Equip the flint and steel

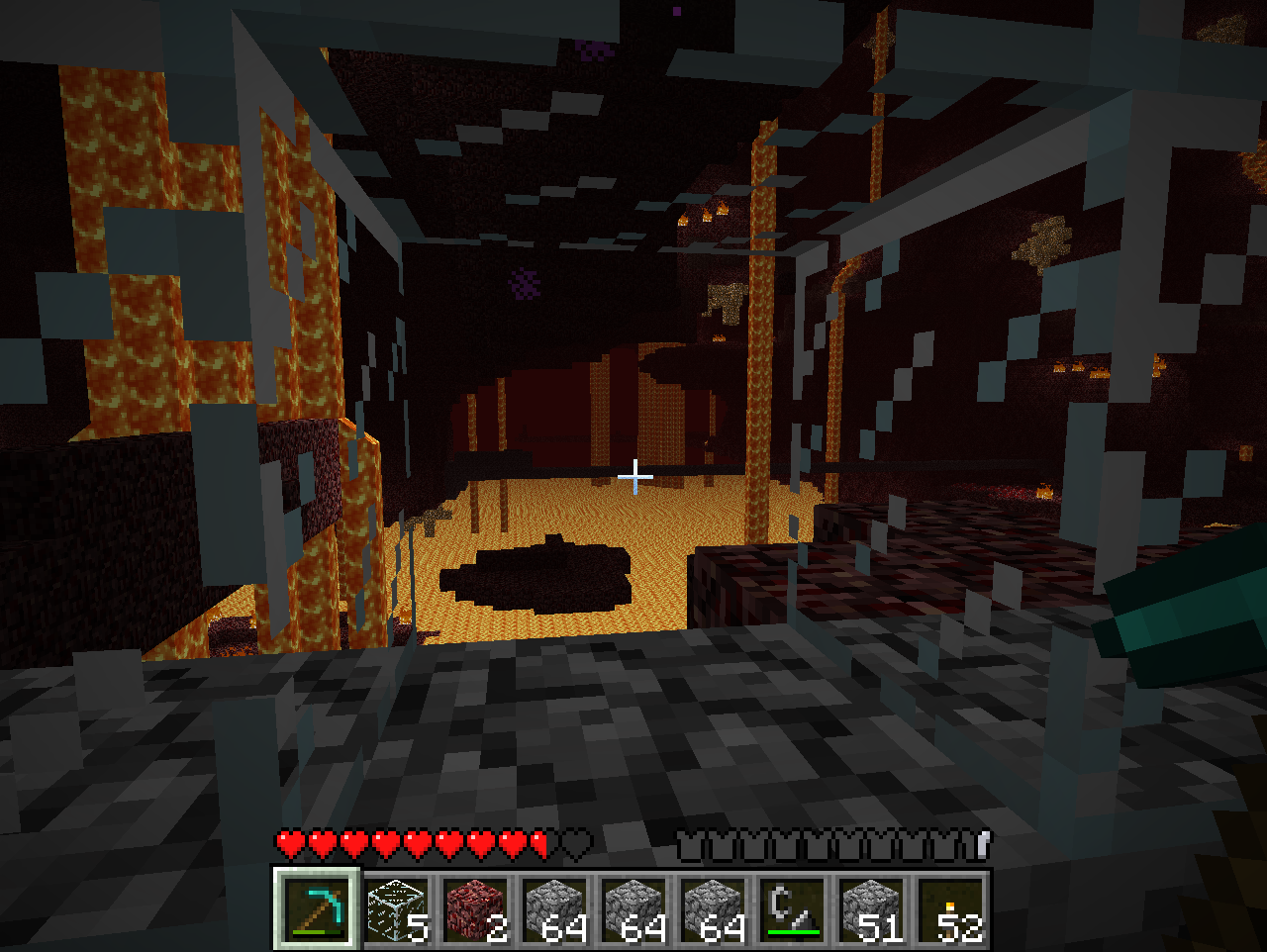click(x=792, y=908)
